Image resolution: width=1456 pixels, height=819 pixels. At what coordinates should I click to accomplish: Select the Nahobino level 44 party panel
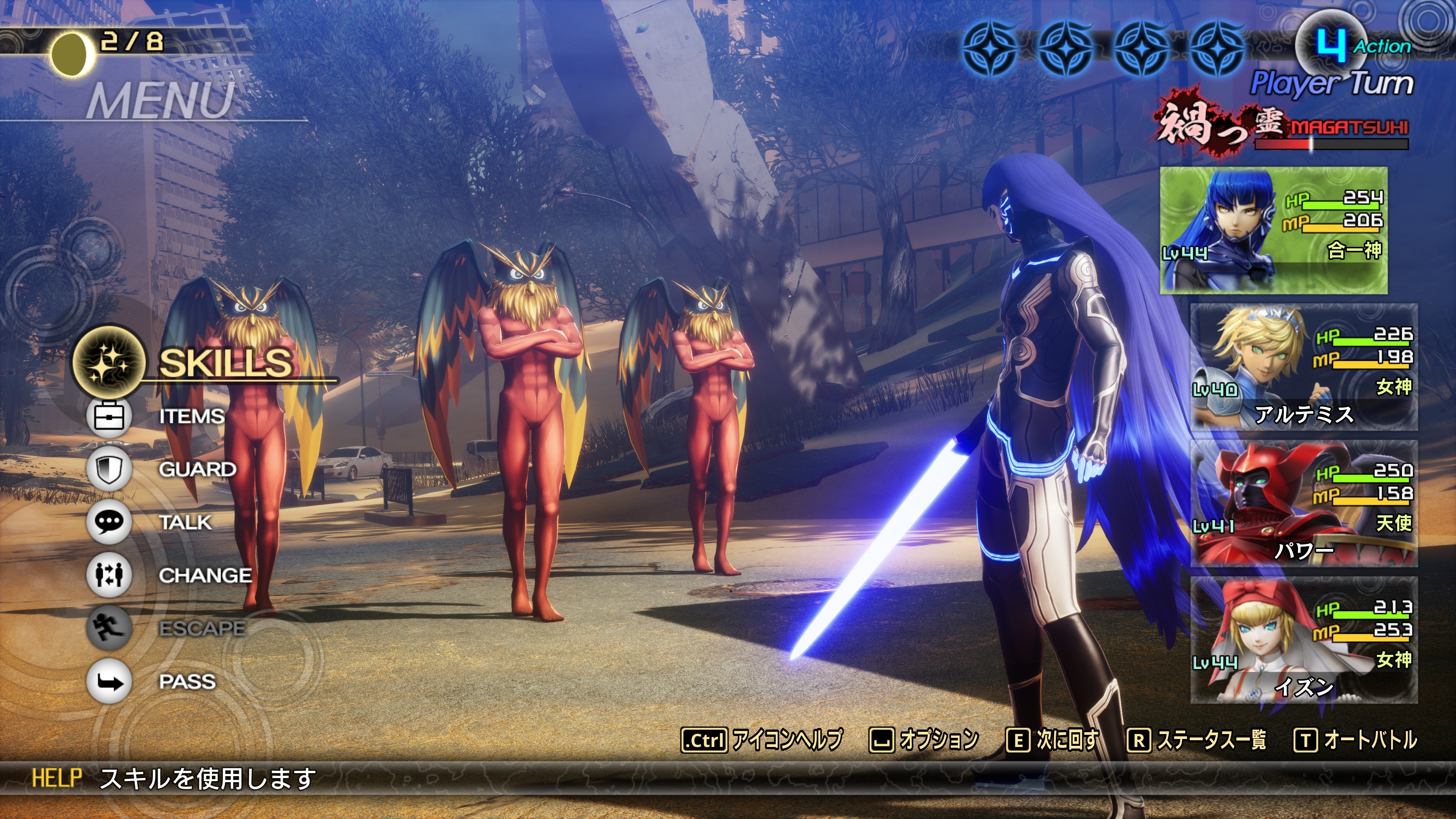pyautogui.click(x=1274, y=230)
